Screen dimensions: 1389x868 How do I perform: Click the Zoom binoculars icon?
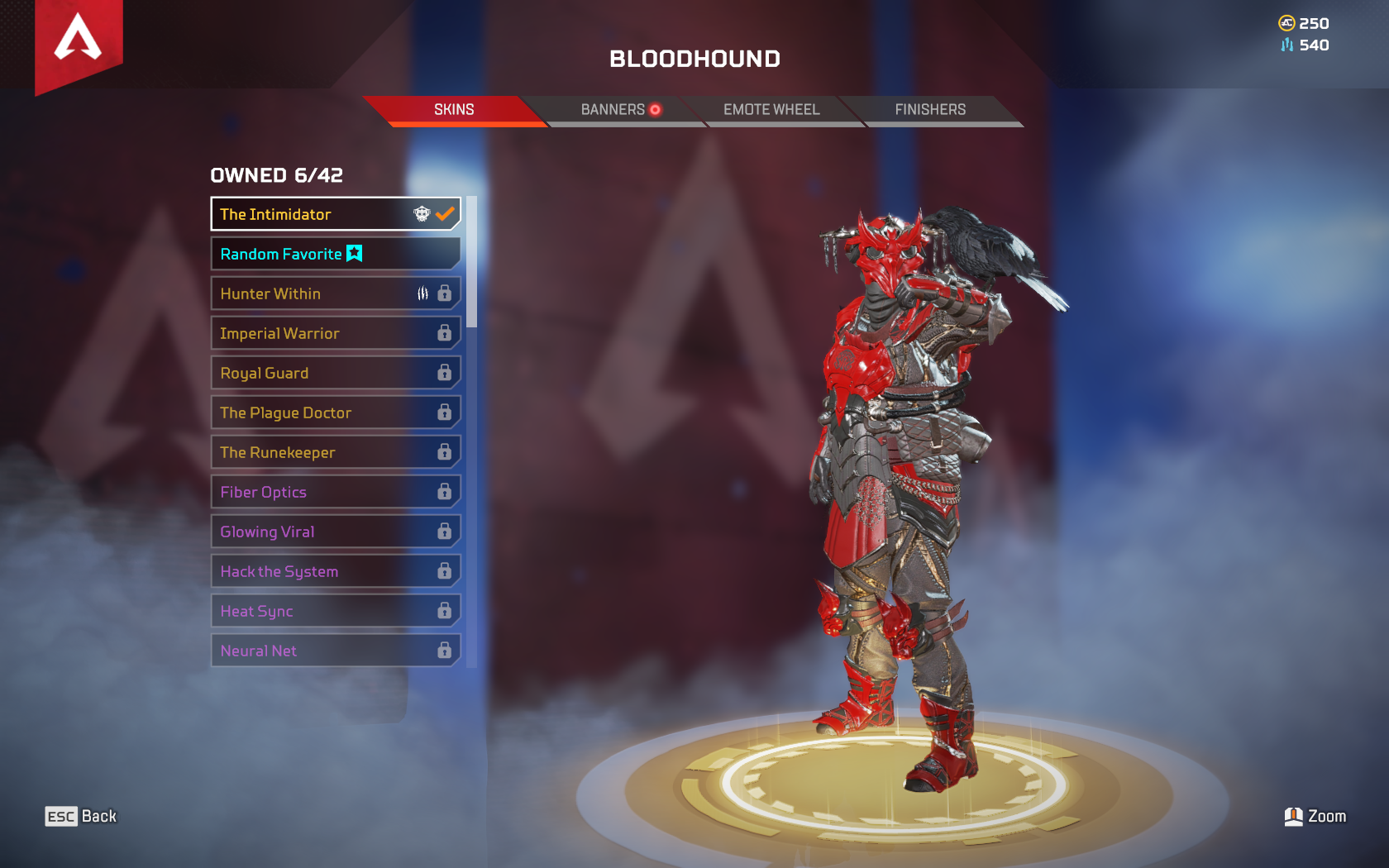[1295, 816]
